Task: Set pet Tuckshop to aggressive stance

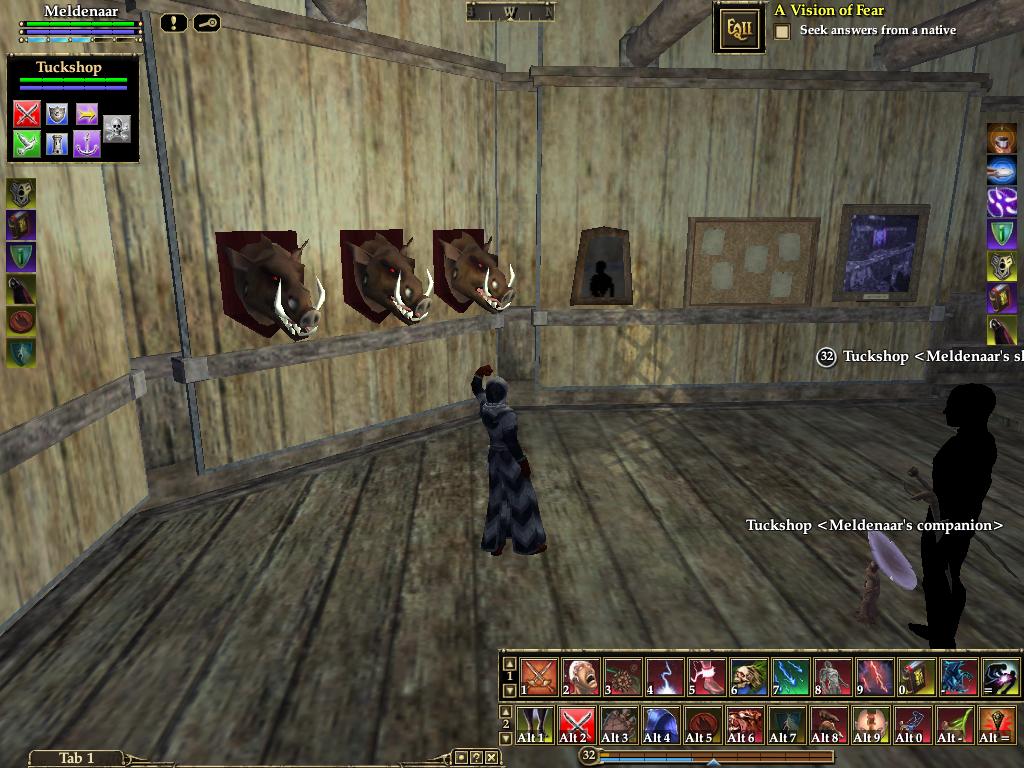Action: pos(27,114)
